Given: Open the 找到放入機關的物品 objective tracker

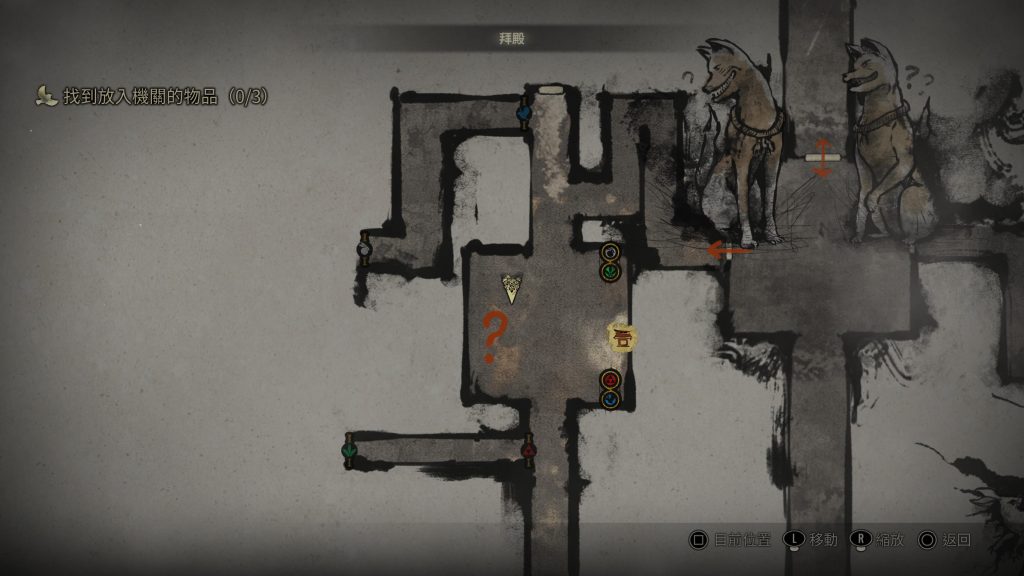Looking at the screenshot, I should pyautogui.click(x=152, y=97).
